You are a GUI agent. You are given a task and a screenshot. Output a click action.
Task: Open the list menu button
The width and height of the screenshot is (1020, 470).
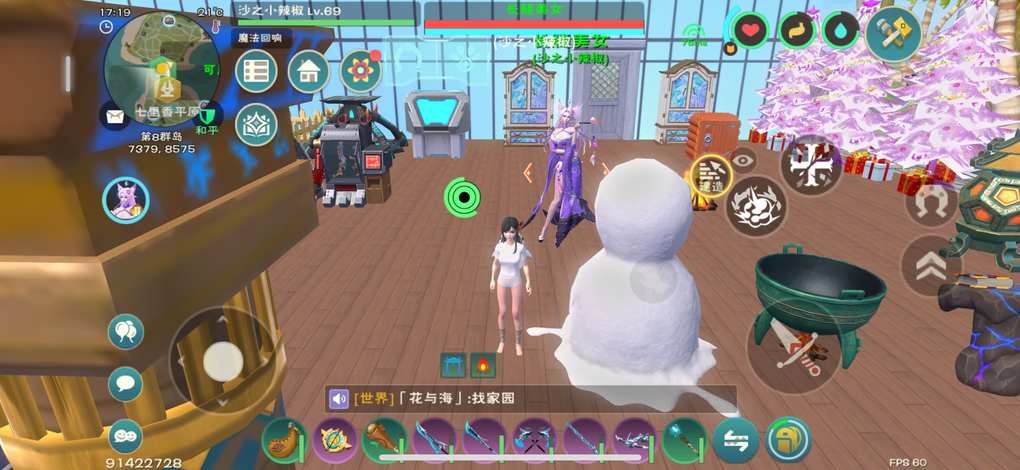(x=257, y=71)
